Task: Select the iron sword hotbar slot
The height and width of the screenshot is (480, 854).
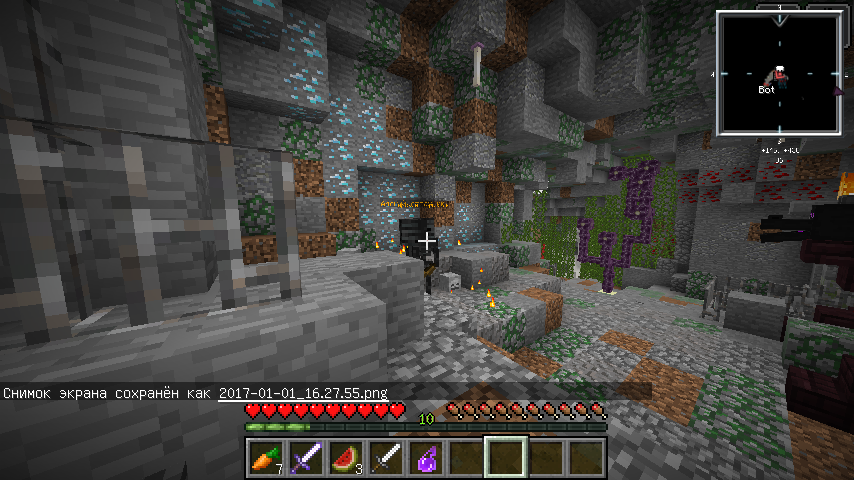Action: (x=385, y=457)
